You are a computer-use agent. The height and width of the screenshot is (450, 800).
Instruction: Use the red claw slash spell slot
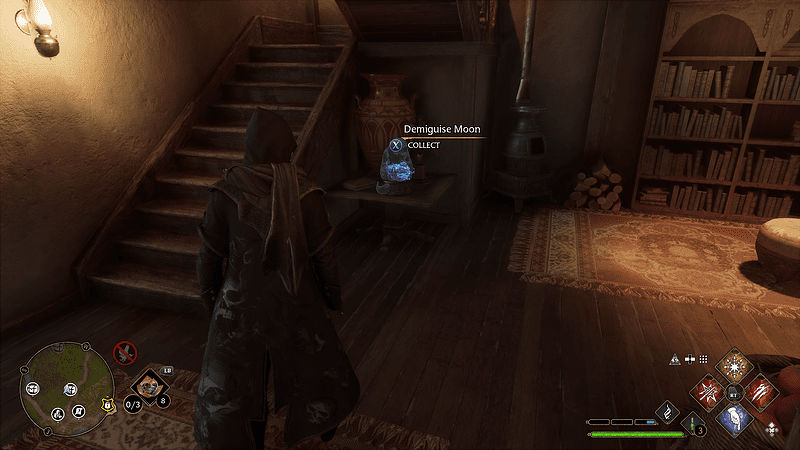761,391
